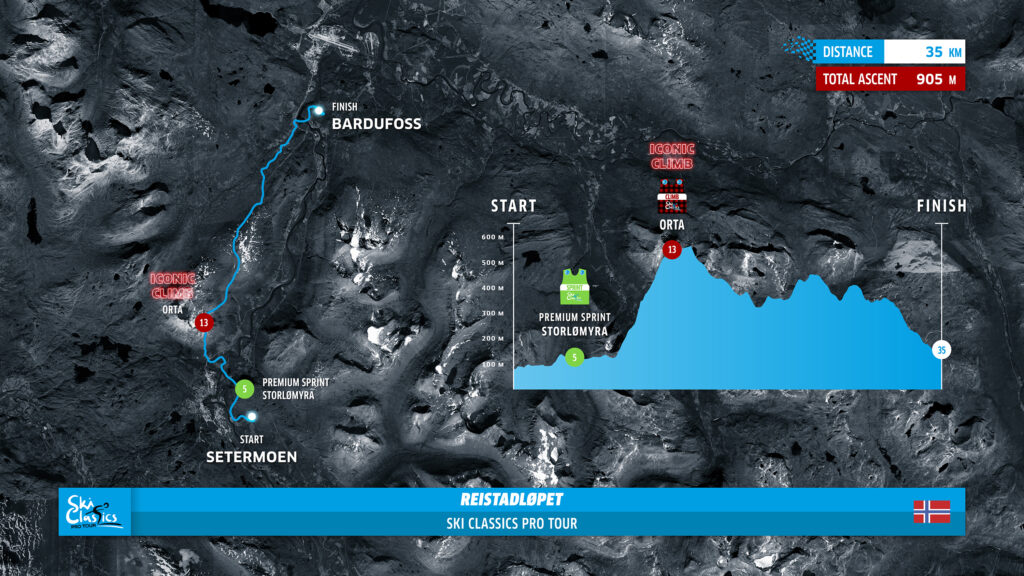Click the Premium Sprint bib icon above the profile
The height and width of the screenshot is (576, 1024).
tap(574, 287)
